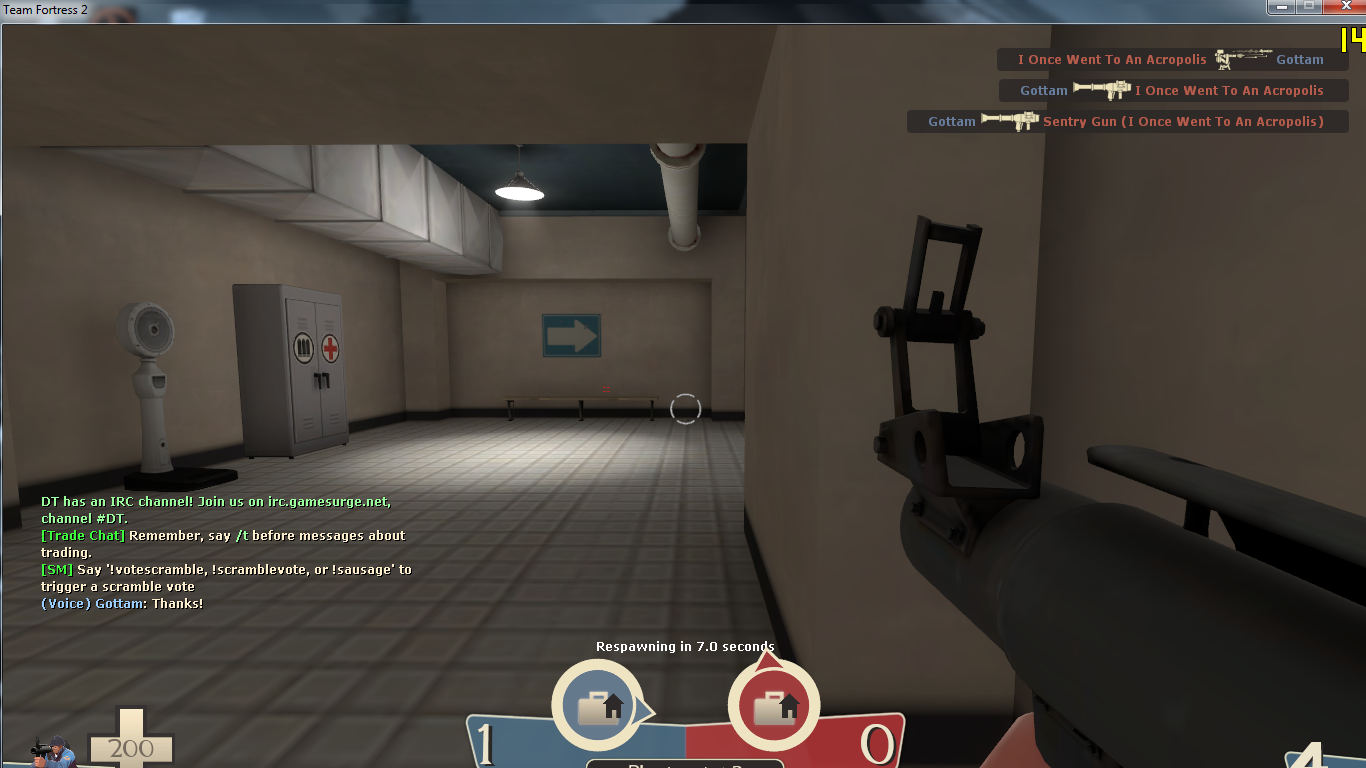Click the rocket launcher icon beside Gottam's second kill
Screen dimensions: 1366x768
pyautogui.click(x=1102, y=90)
